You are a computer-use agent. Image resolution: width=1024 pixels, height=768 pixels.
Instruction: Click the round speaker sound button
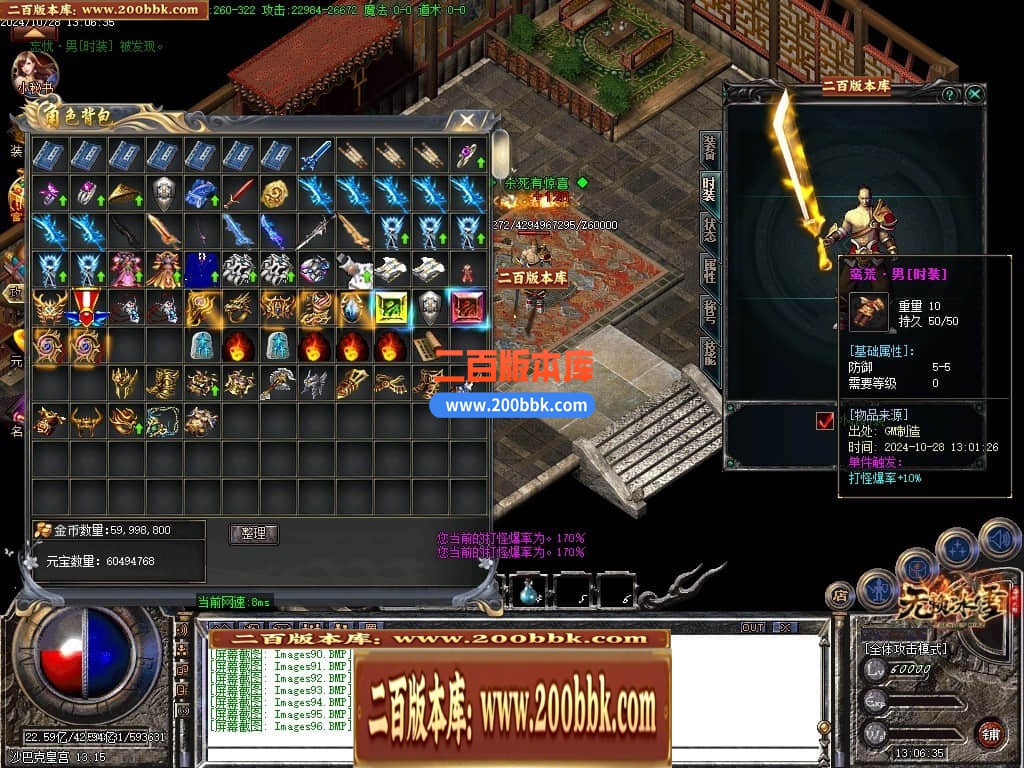pyautogui.click(x=1000, y=538)
